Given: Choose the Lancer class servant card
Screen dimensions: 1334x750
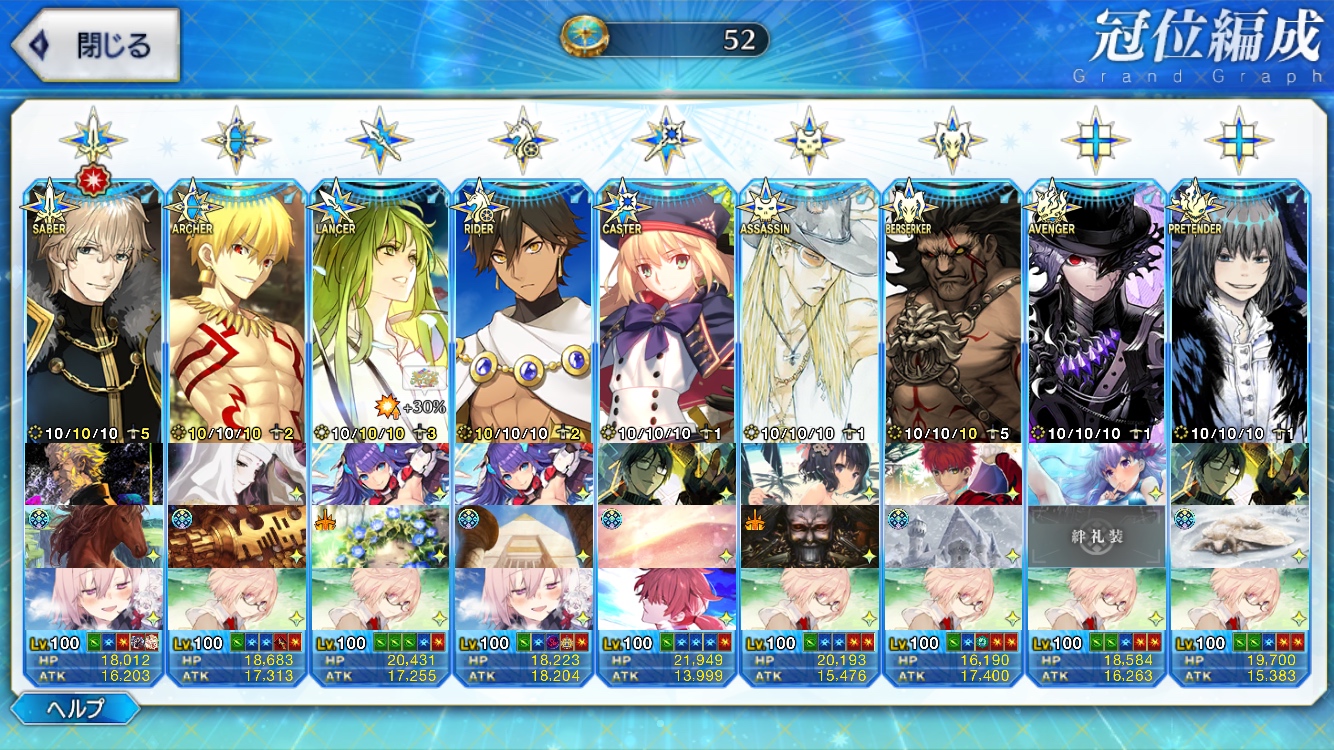Looking at the screenshot, I should (380, 310).
